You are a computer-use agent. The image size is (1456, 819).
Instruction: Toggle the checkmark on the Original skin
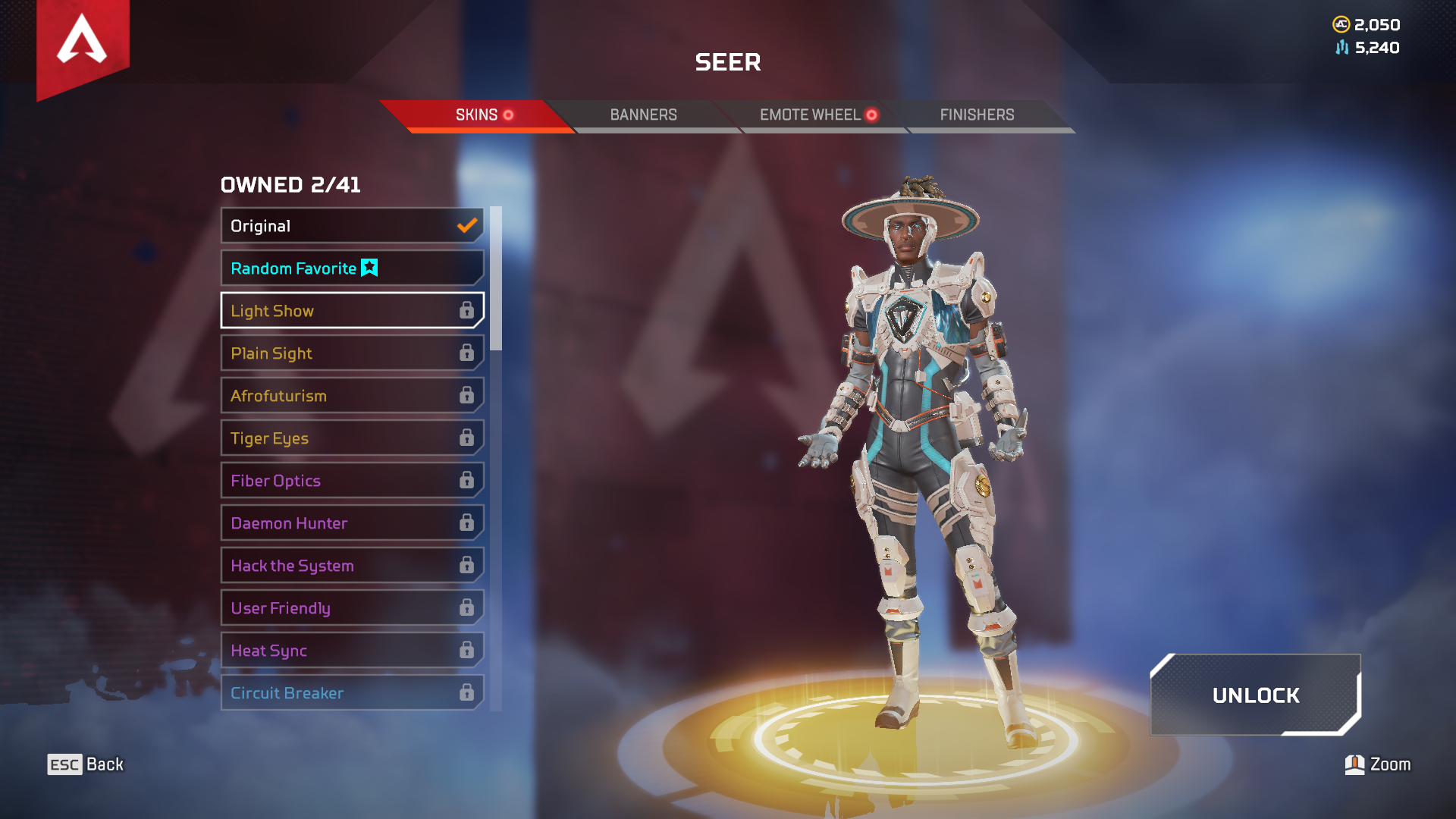tap(465, 225)
